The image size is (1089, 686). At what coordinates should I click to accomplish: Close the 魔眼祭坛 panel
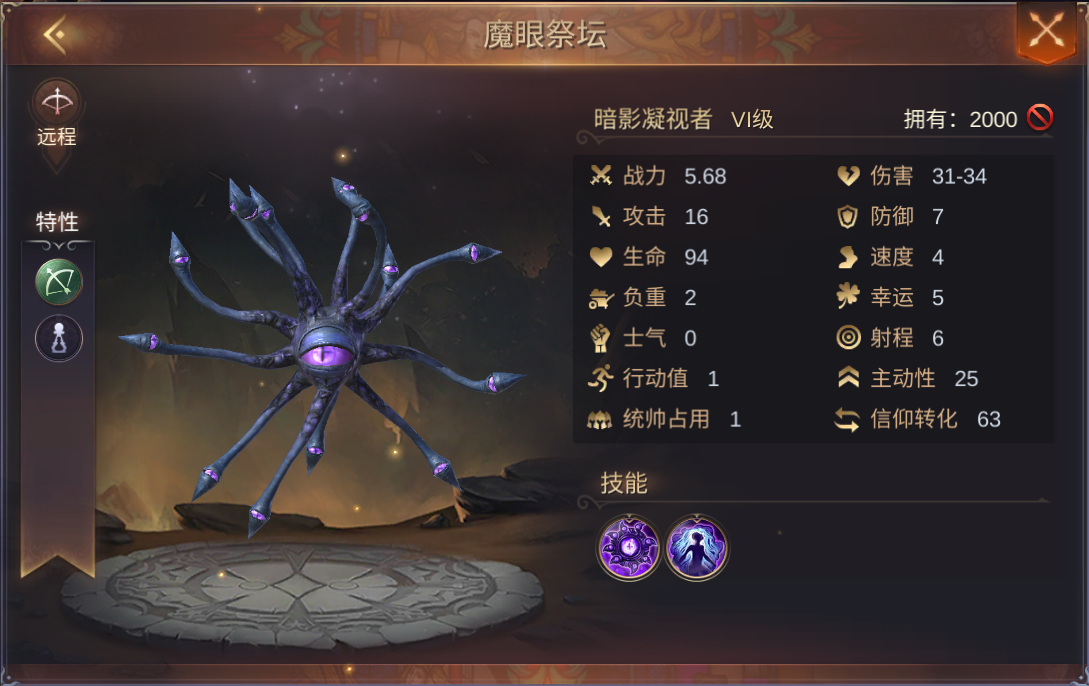(1046, 30)
